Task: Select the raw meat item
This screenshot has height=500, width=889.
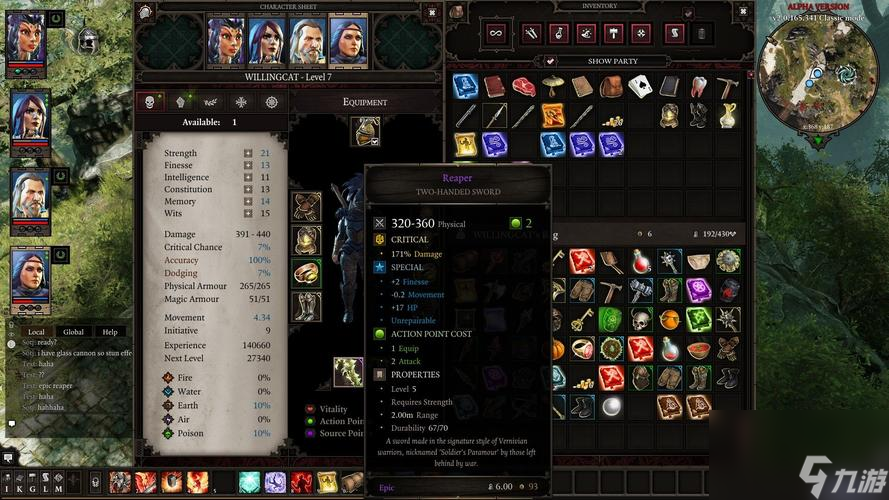Action: point(524,87)
